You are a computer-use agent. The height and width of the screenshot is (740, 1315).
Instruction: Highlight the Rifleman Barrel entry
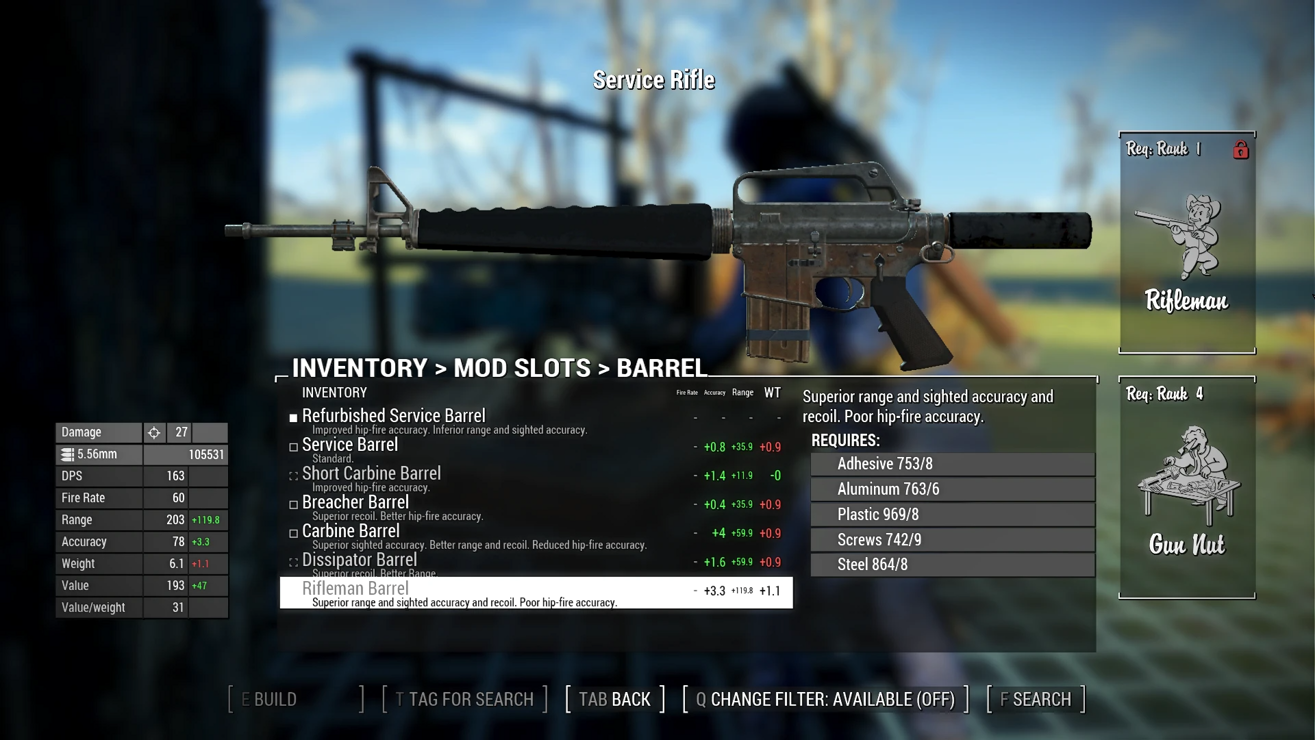[x=536, y=592]
